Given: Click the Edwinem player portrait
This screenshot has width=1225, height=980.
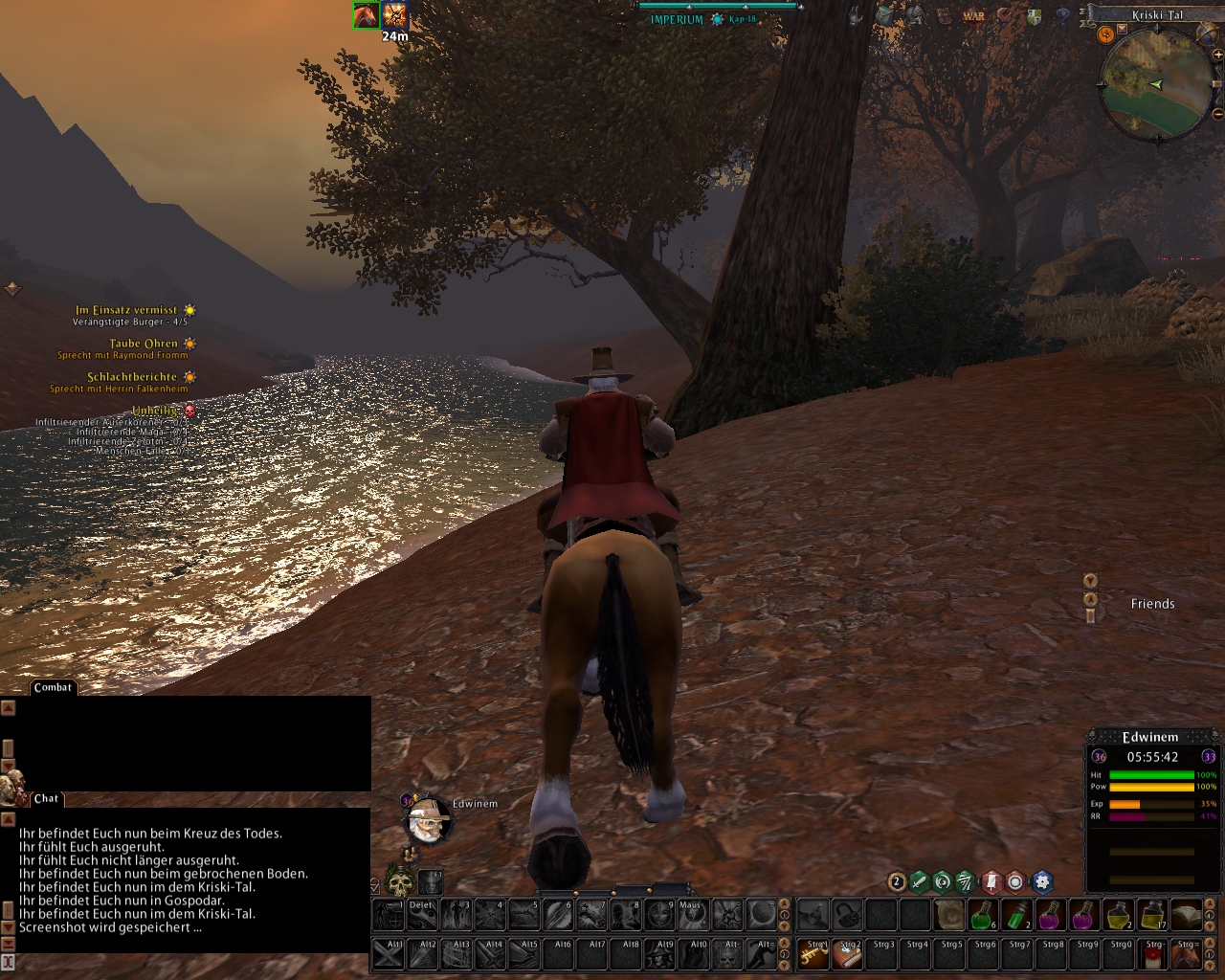Looking at the screenshot, I should pyautogui.click(x=427, y=820).
